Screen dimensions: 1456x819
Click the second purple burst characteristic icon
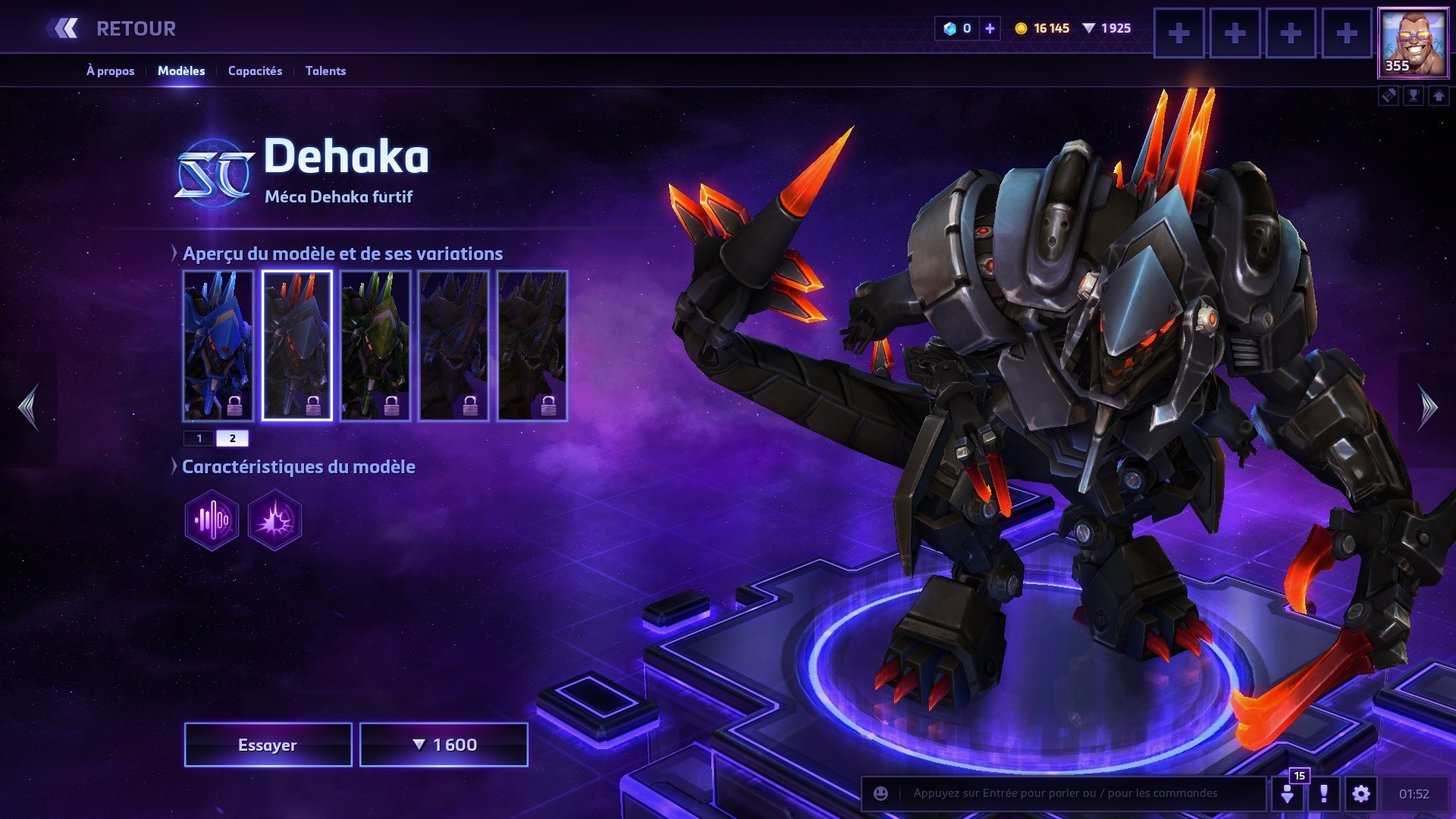coord(273,519)
